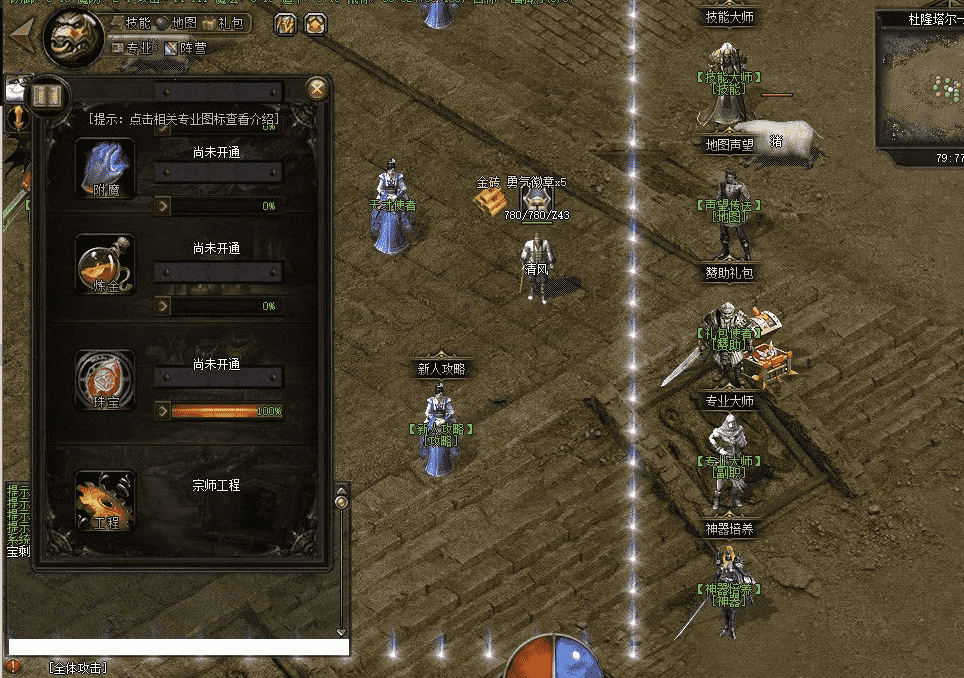The height and width of the screenshot is (678, 964).
Task: View the 附魔 enchanting profession icon
Action: (105, 168)
